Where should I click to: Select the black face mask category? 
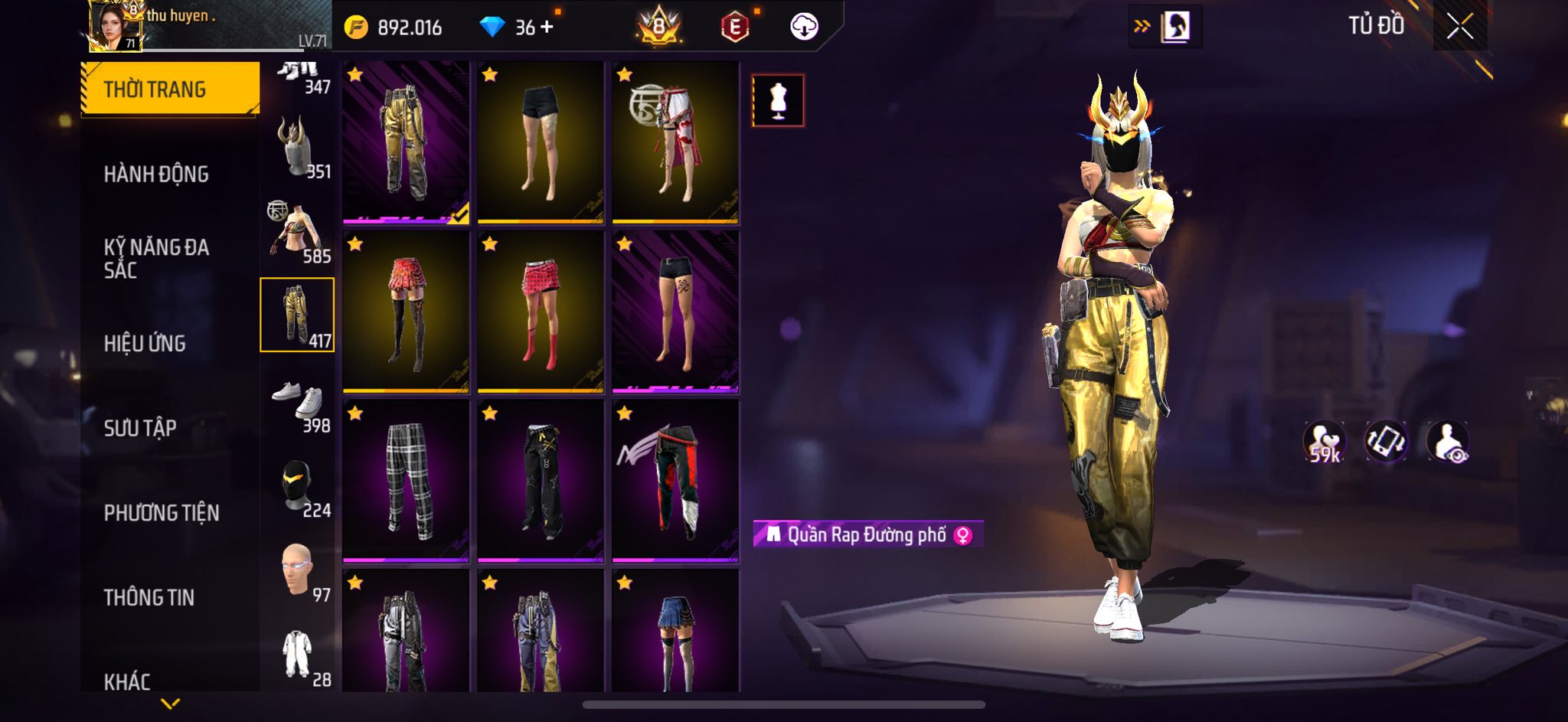(x=299, y=486)
